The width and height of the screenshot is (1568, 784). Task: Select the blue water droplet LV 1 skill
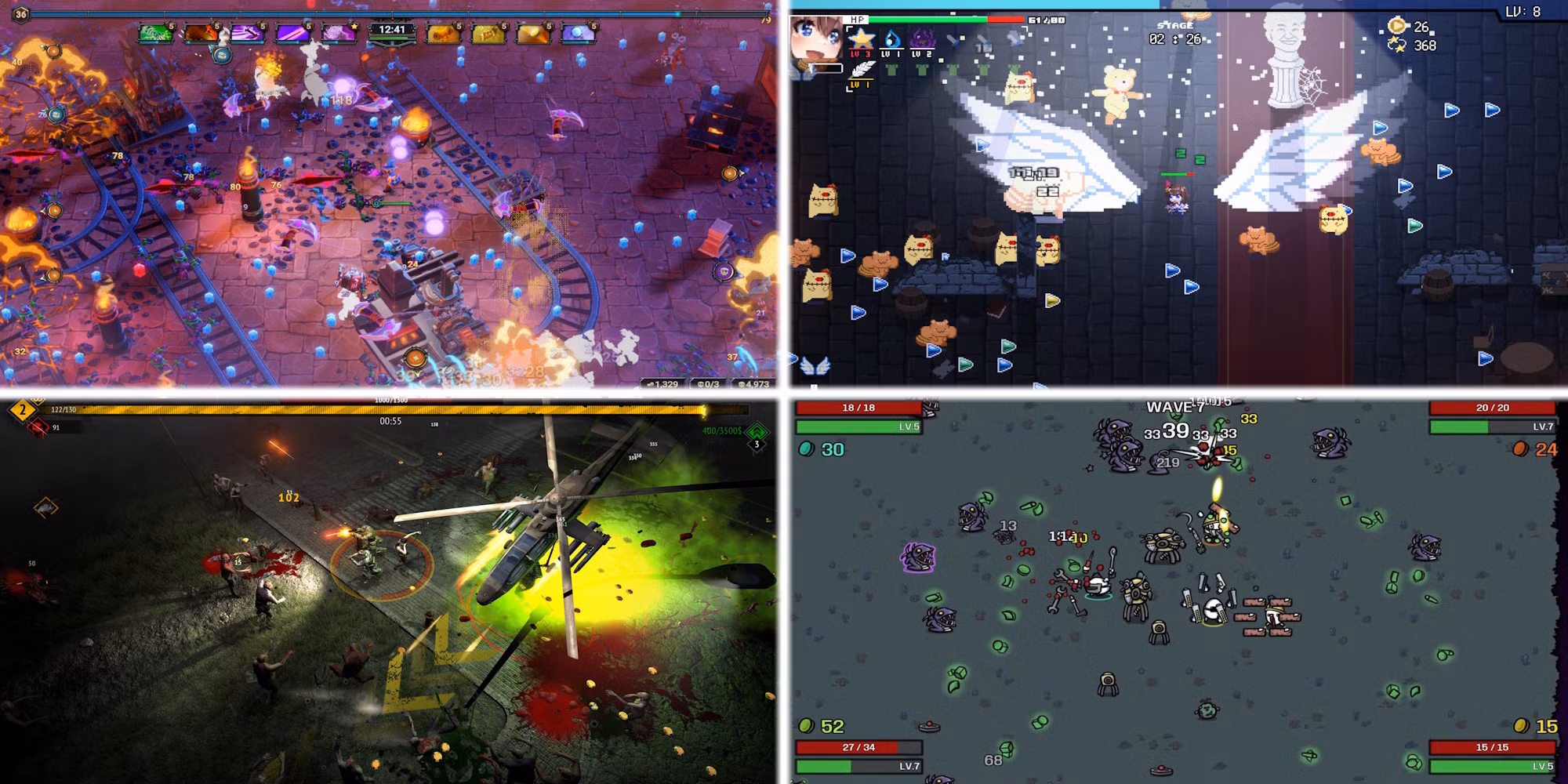pos(891,38)
